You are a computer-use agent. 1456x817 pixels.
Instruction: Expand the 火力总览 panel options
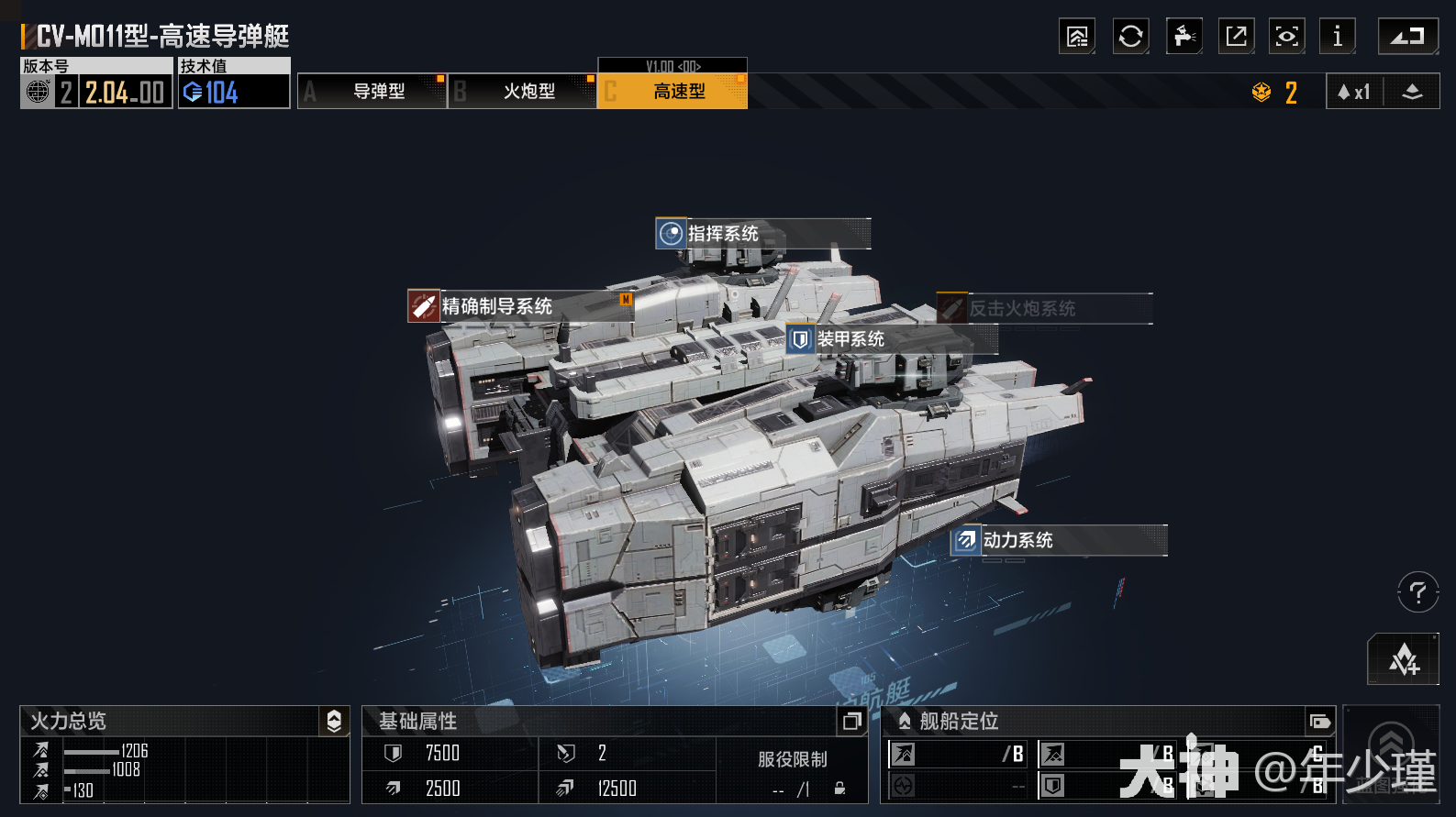coord(334,722)
